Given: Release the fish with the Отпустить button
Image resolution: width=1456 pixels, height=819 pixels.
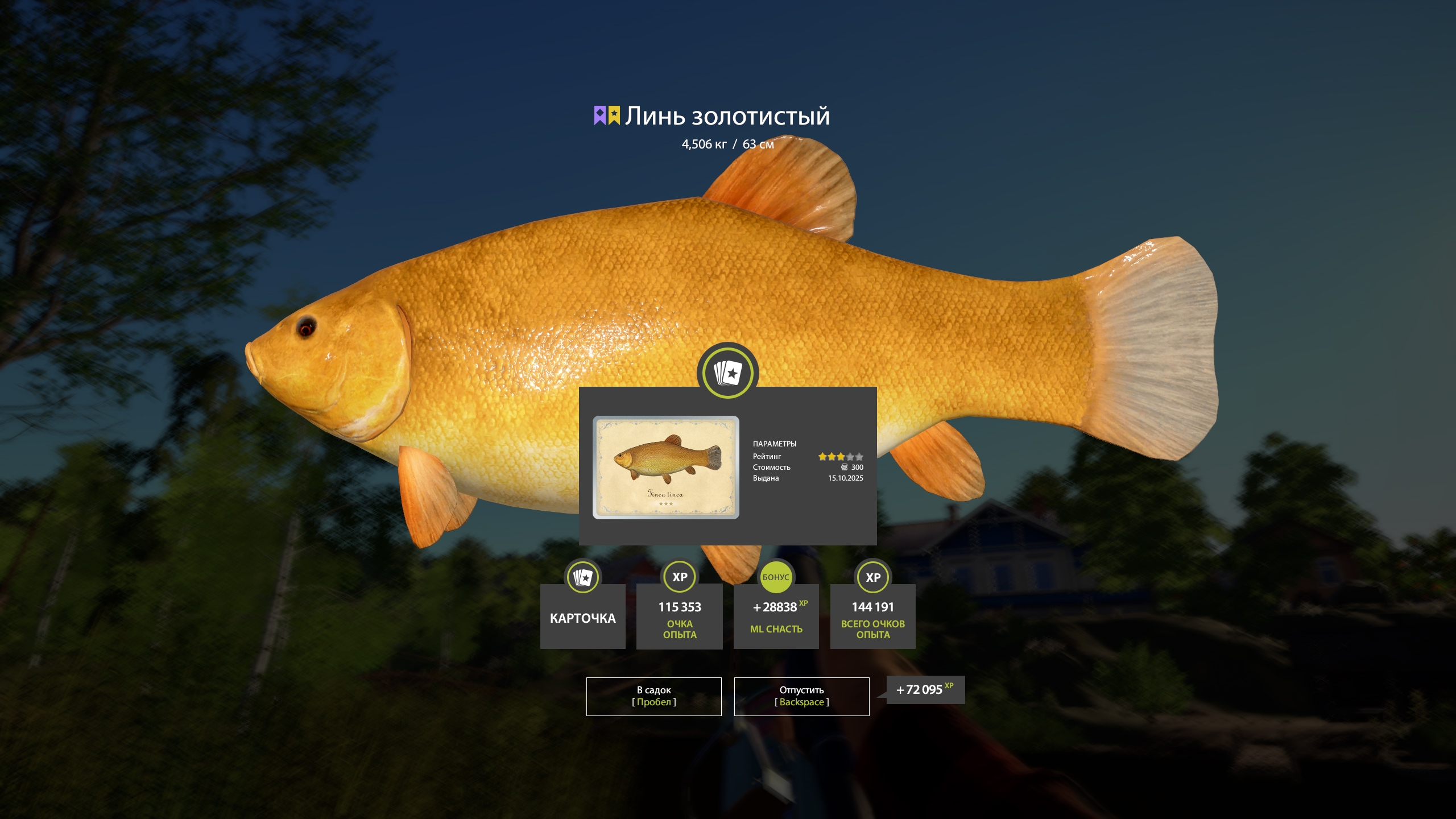Looking at the screenshot, I should pos(801,696).
